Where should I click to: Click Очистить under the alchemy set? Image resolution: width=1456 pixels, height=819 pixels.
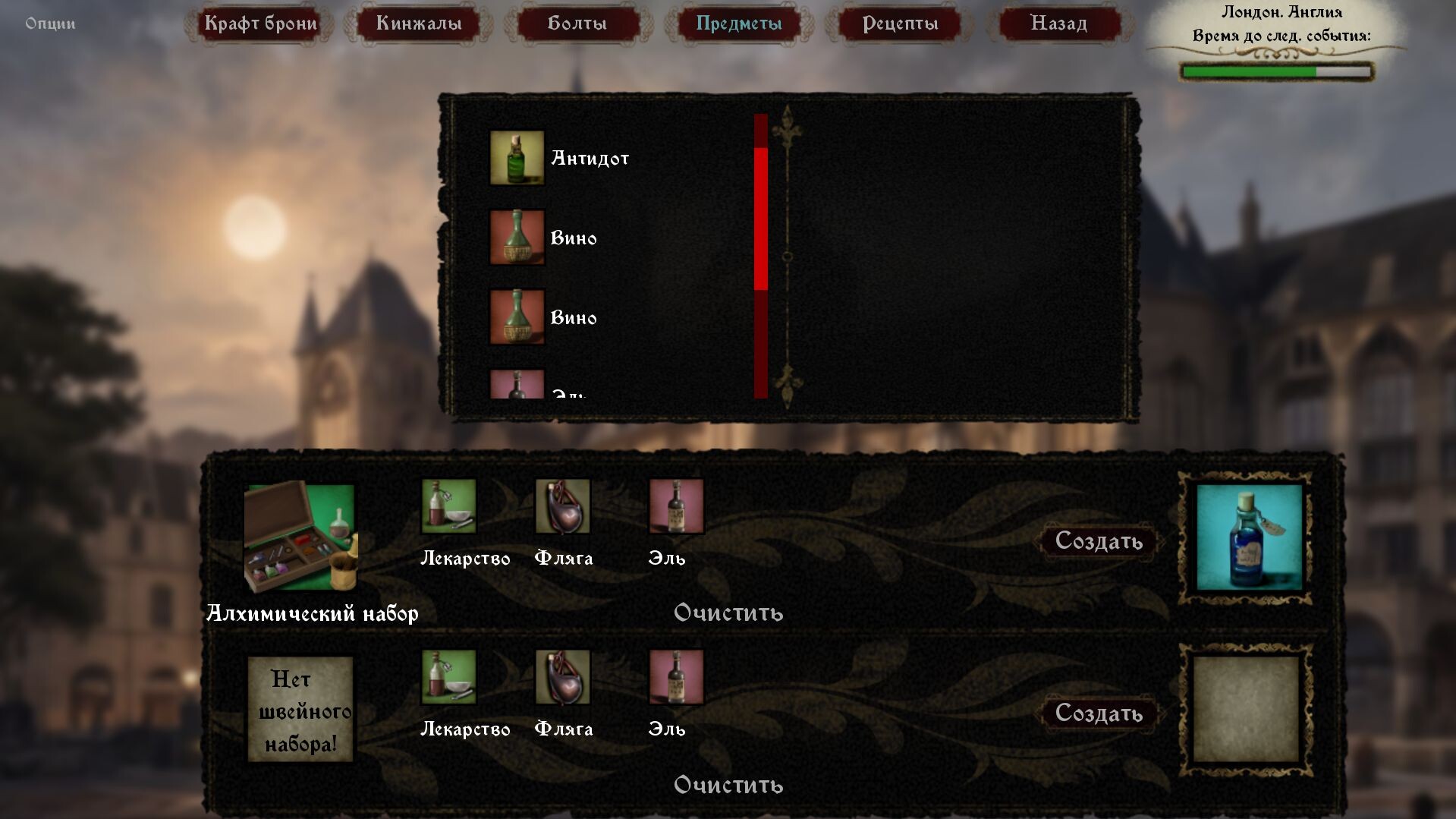pyautogui.click(x=729, y=613)
